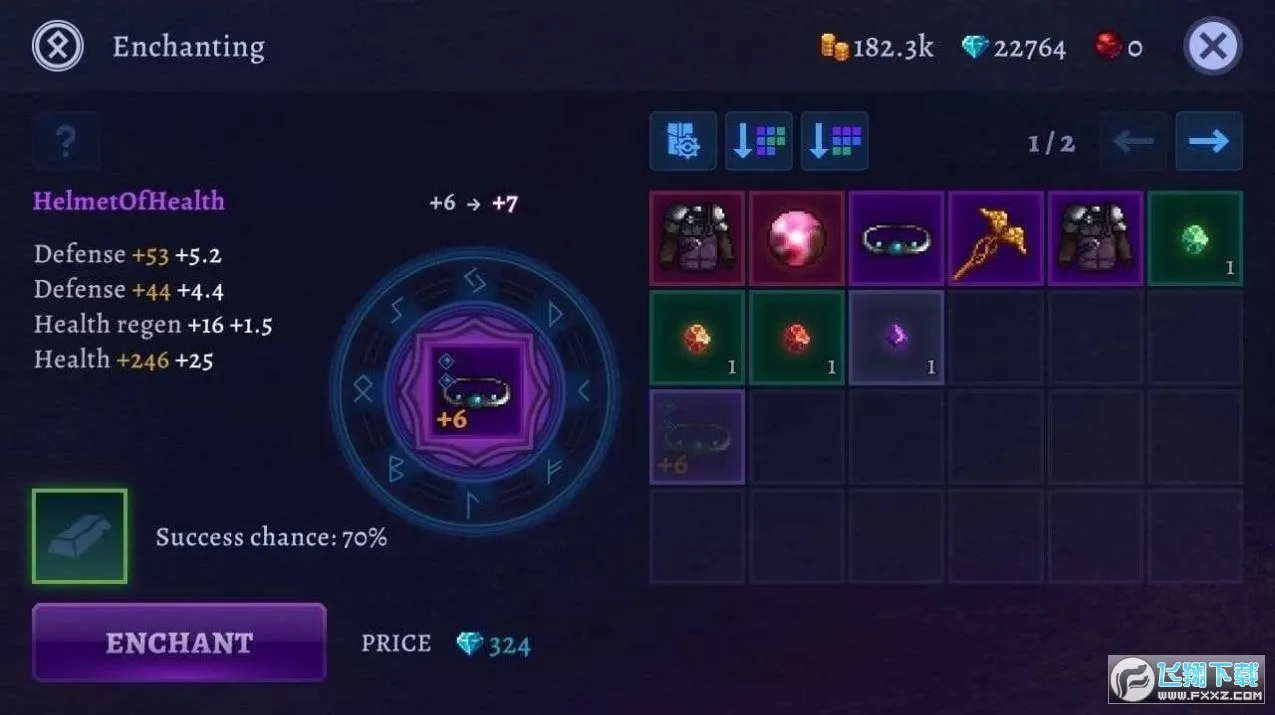This screenshot has width=1275, height=715.
Task: Choose the small purple crystal slot
Action: click(x=896, y=338)
